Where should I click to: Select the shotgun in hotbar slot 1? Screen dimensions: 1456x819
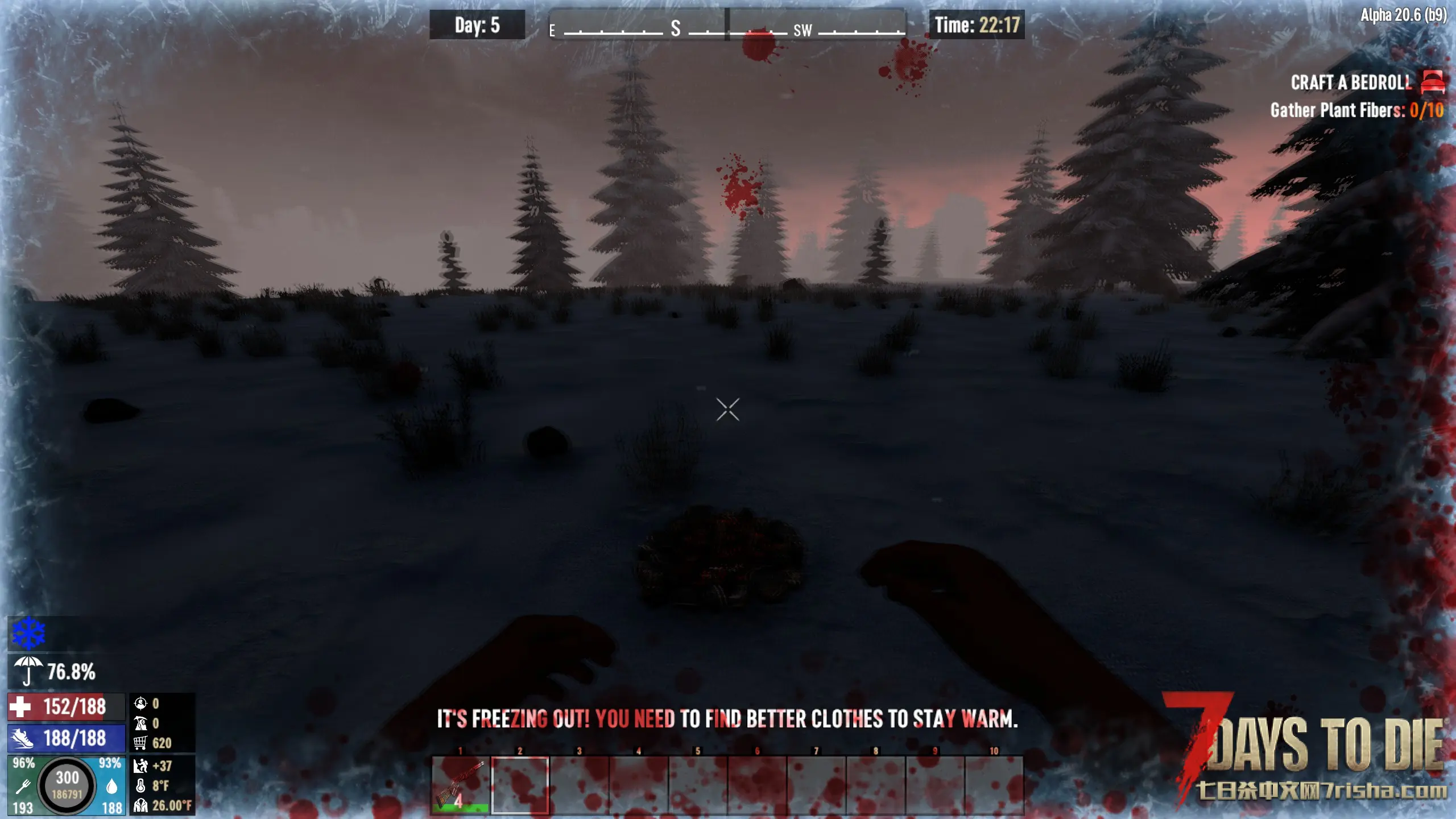pos(460,785)
